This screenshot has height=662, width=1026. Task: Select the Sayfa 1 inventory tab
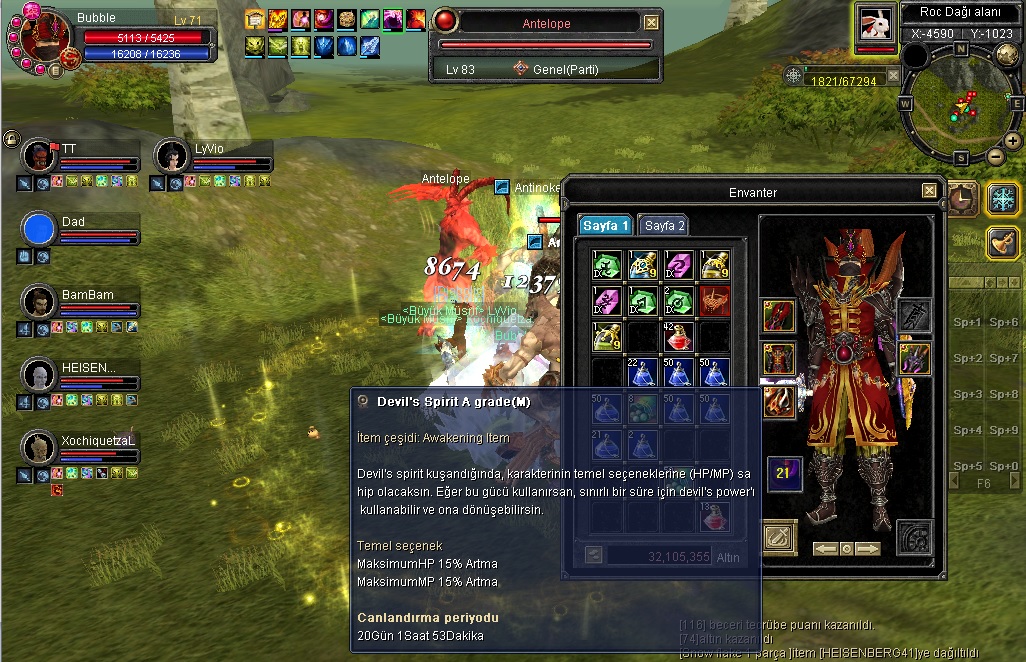606,226
